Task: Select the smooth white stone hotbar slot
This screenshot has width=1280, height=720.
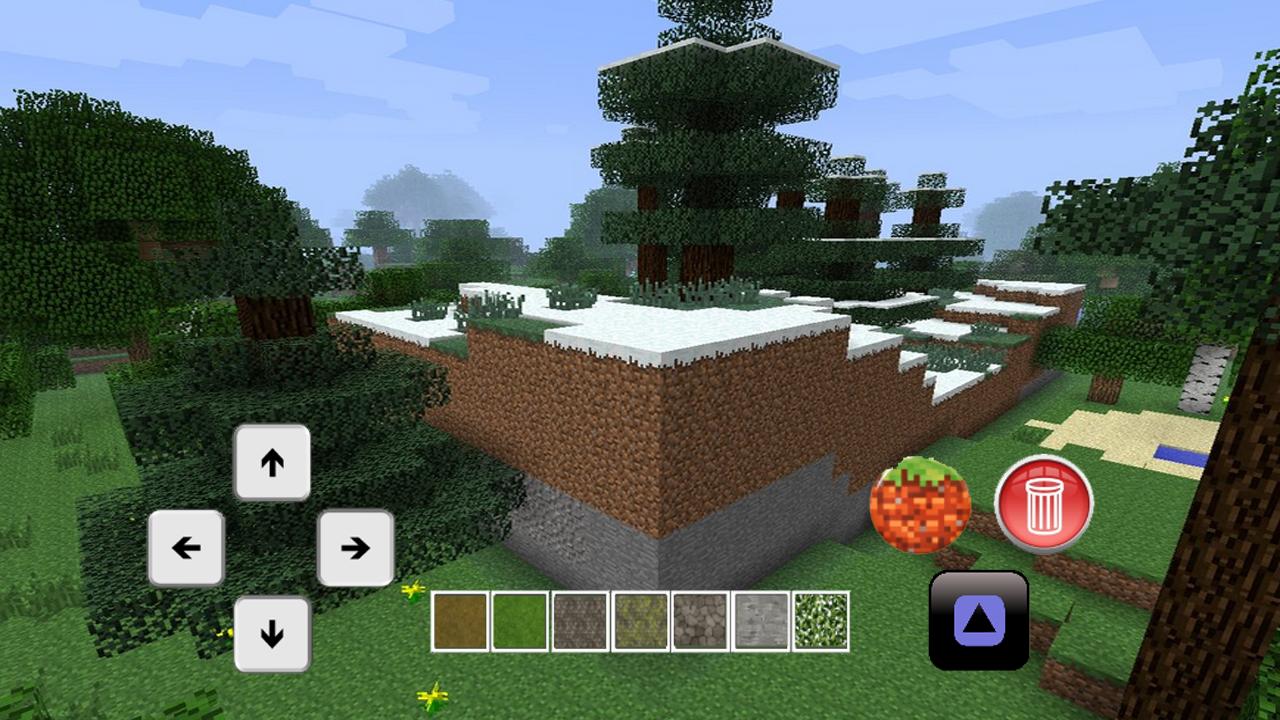Action: coord(760,618)
